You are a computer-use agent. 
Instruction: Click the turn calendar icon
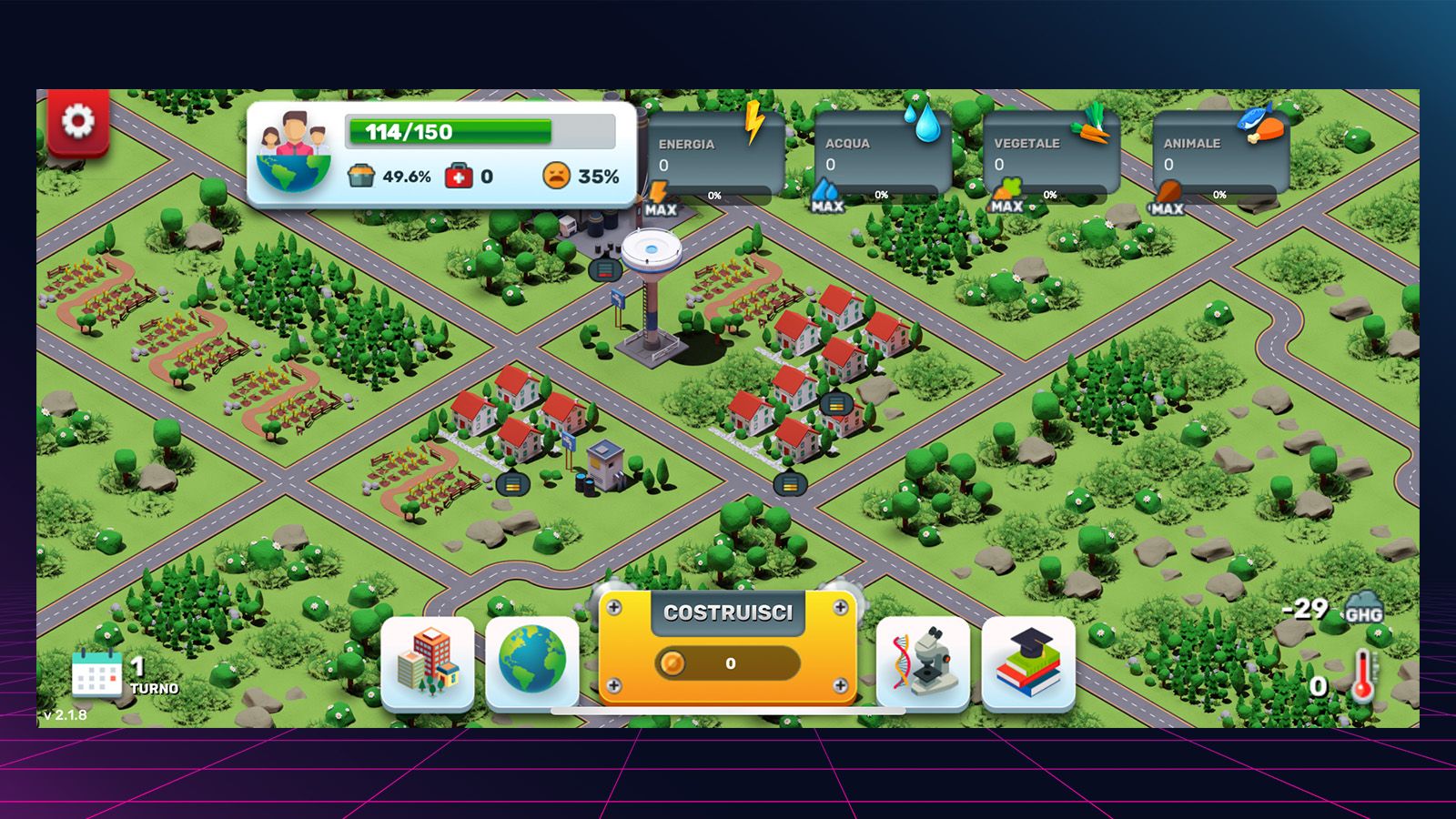click(96, 674)
